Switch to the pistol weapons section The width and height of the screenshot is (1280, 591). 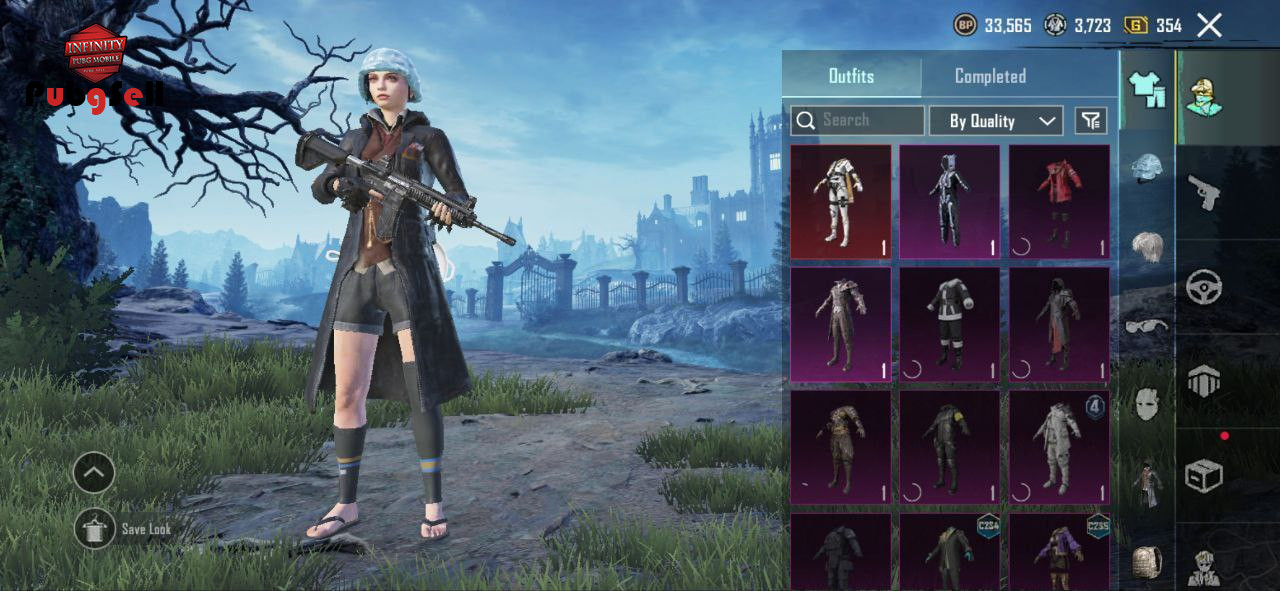tap(1204, 191)
